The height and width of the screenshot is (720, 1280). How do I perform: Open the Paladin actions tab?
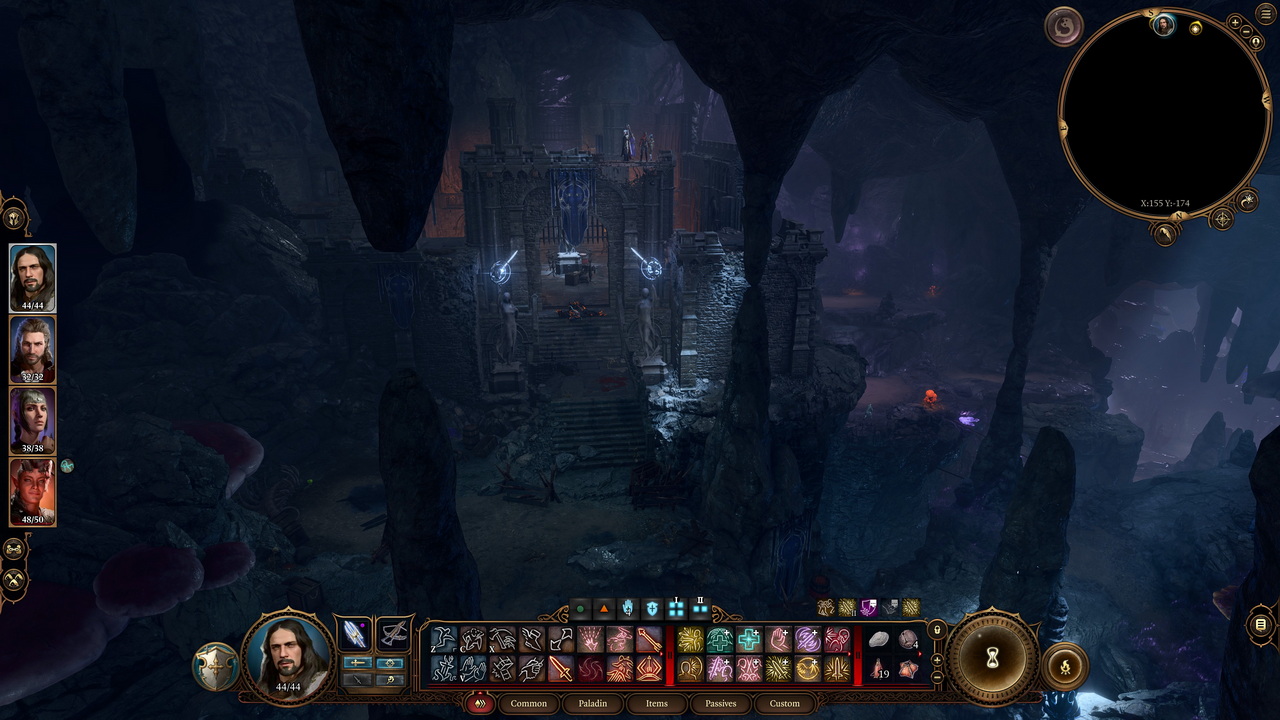[592, 703]
